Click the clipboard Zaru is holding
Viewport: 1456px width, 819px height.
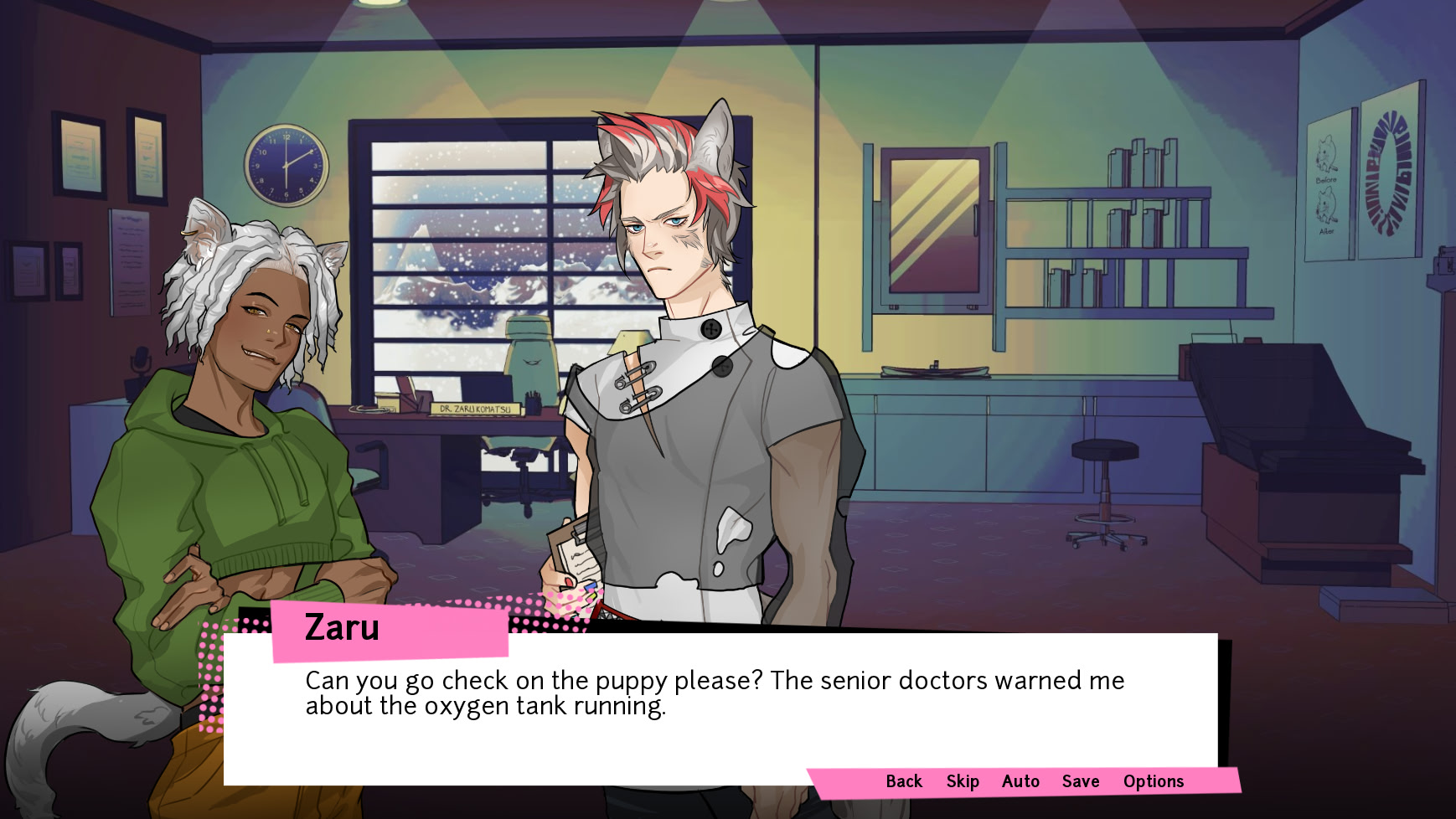click(x=576, y=553)
